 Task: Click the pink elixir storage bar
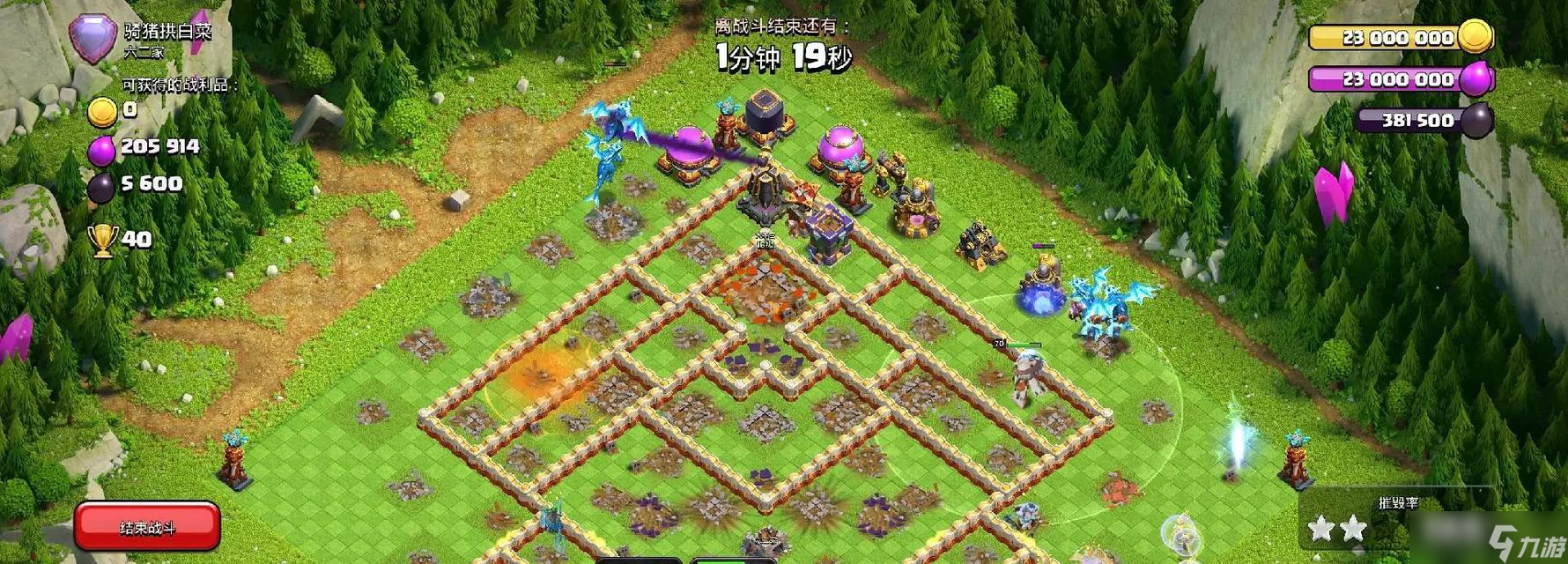[x=1399, y=79]
